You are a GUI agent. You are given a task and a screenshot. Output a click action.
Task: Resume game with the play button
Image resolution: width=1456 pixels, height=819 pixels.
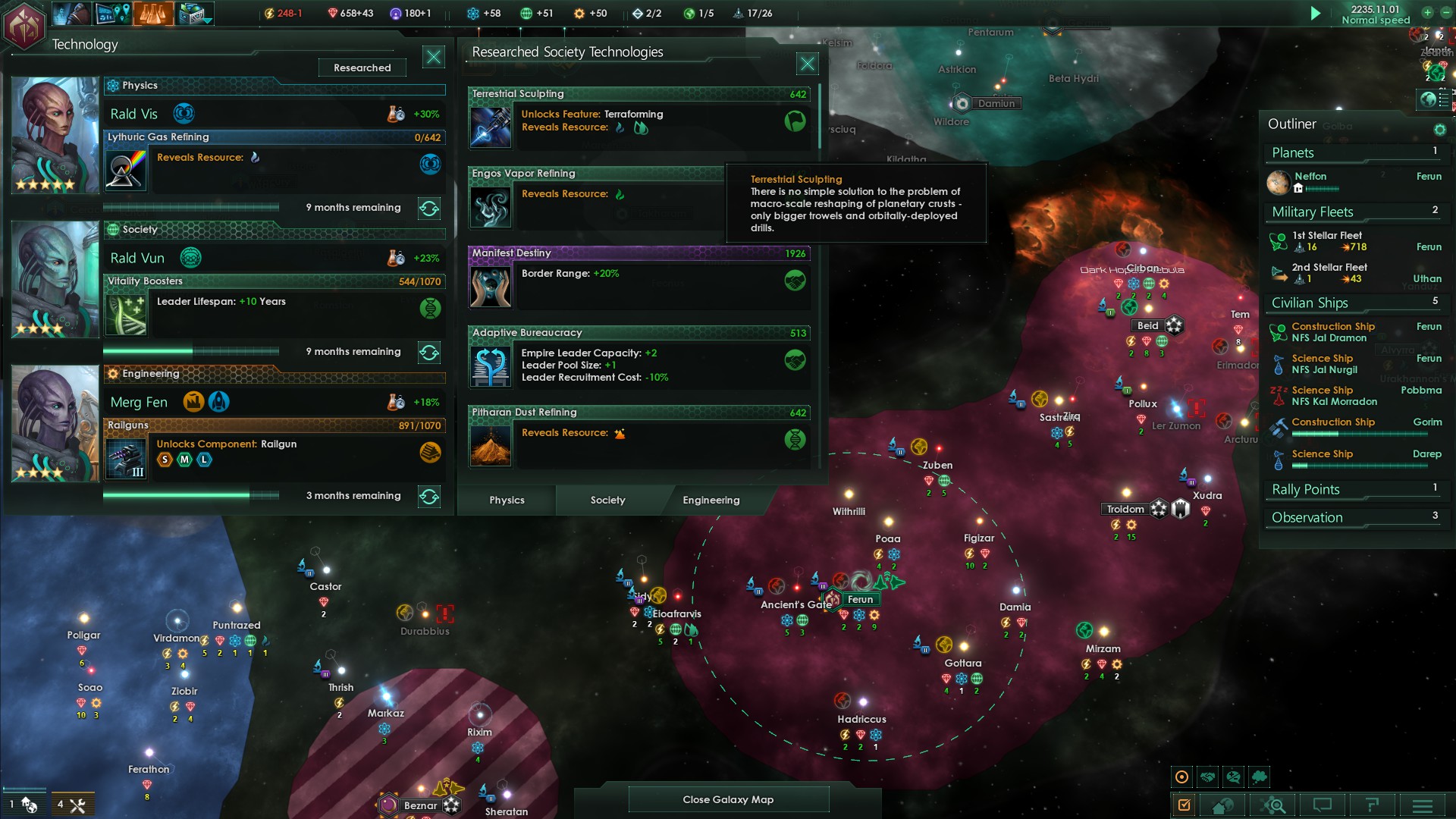pos(1316,13)
